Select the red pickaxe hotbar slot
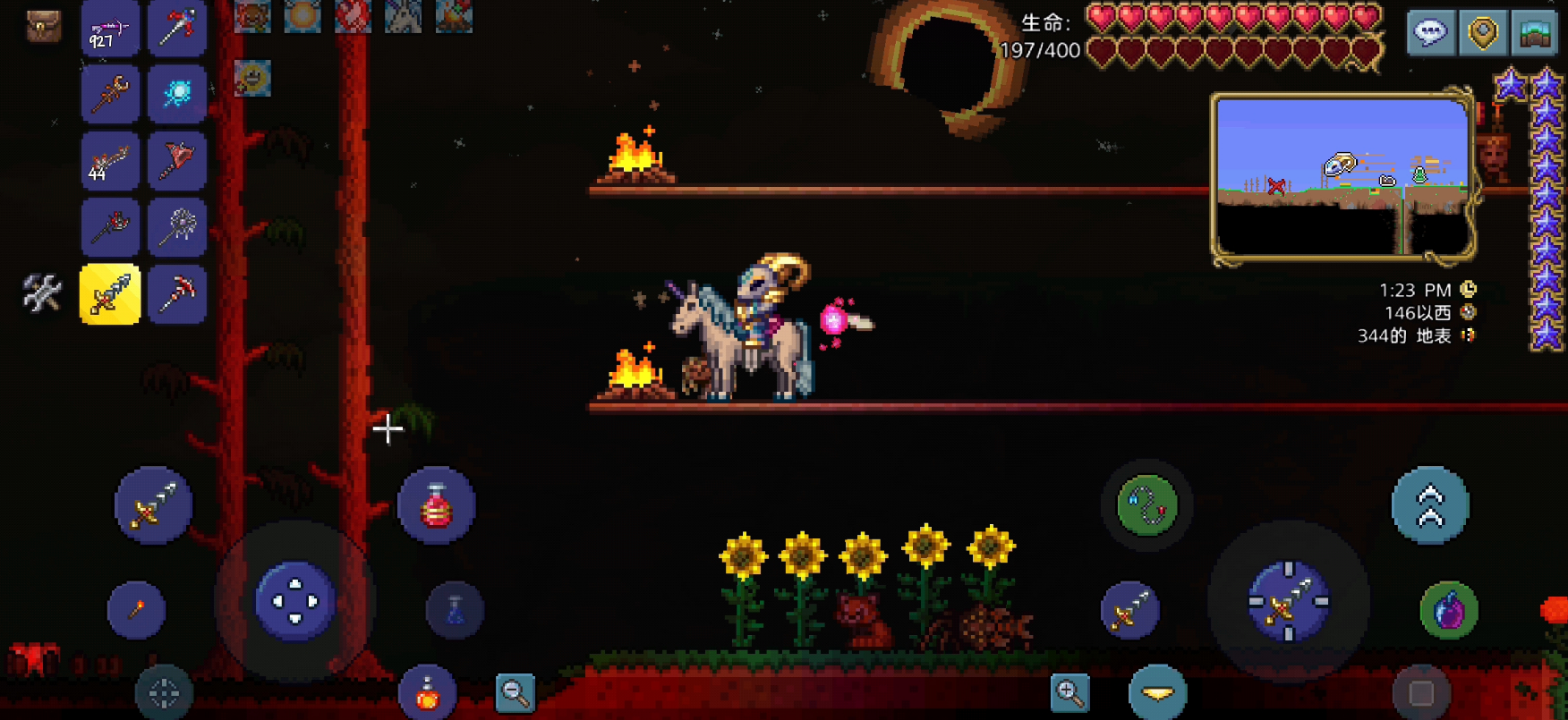 (177, 293)
